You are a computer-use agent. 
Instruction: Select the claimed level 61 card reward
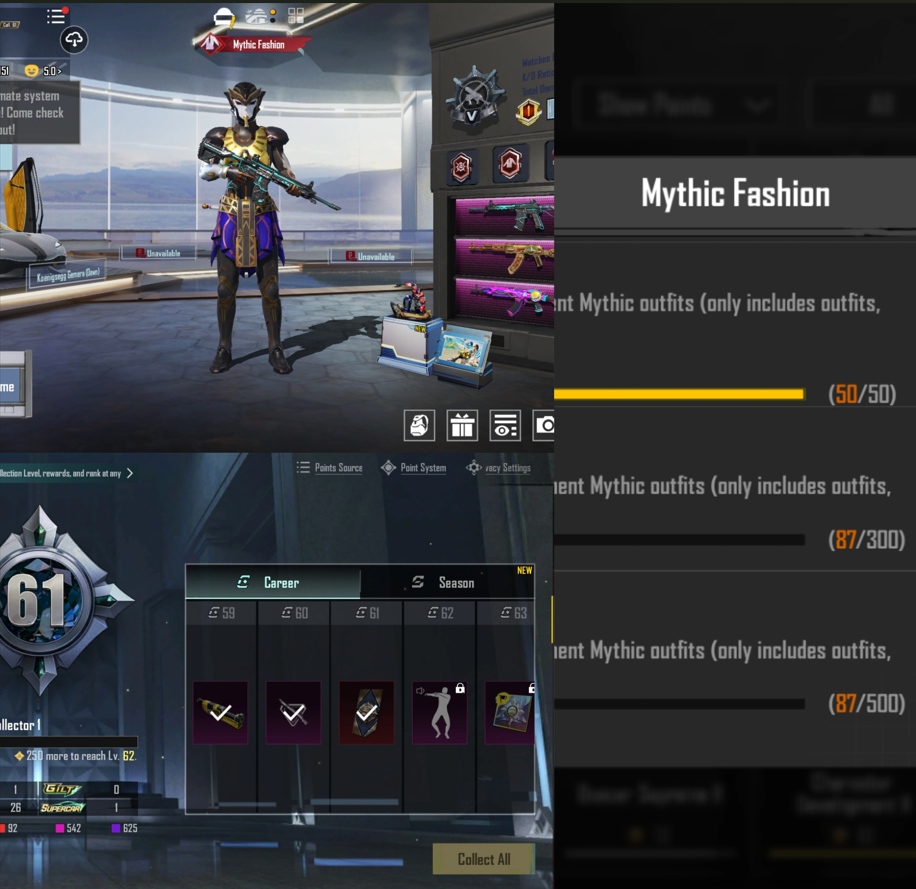[x=366, y=712]
